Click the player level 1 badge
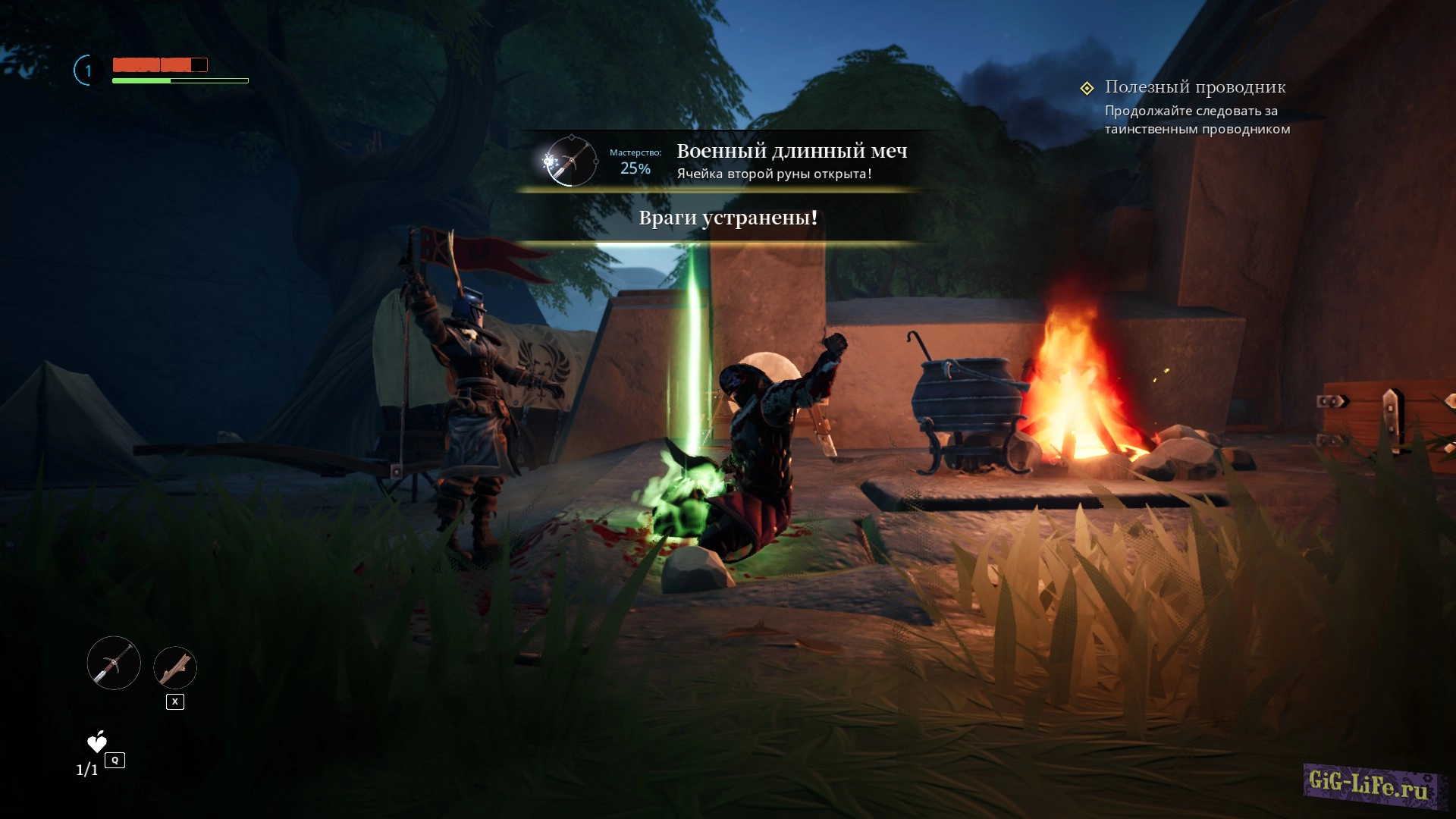Viewport: 1456px width, 819px height. (x=88, y=71)
